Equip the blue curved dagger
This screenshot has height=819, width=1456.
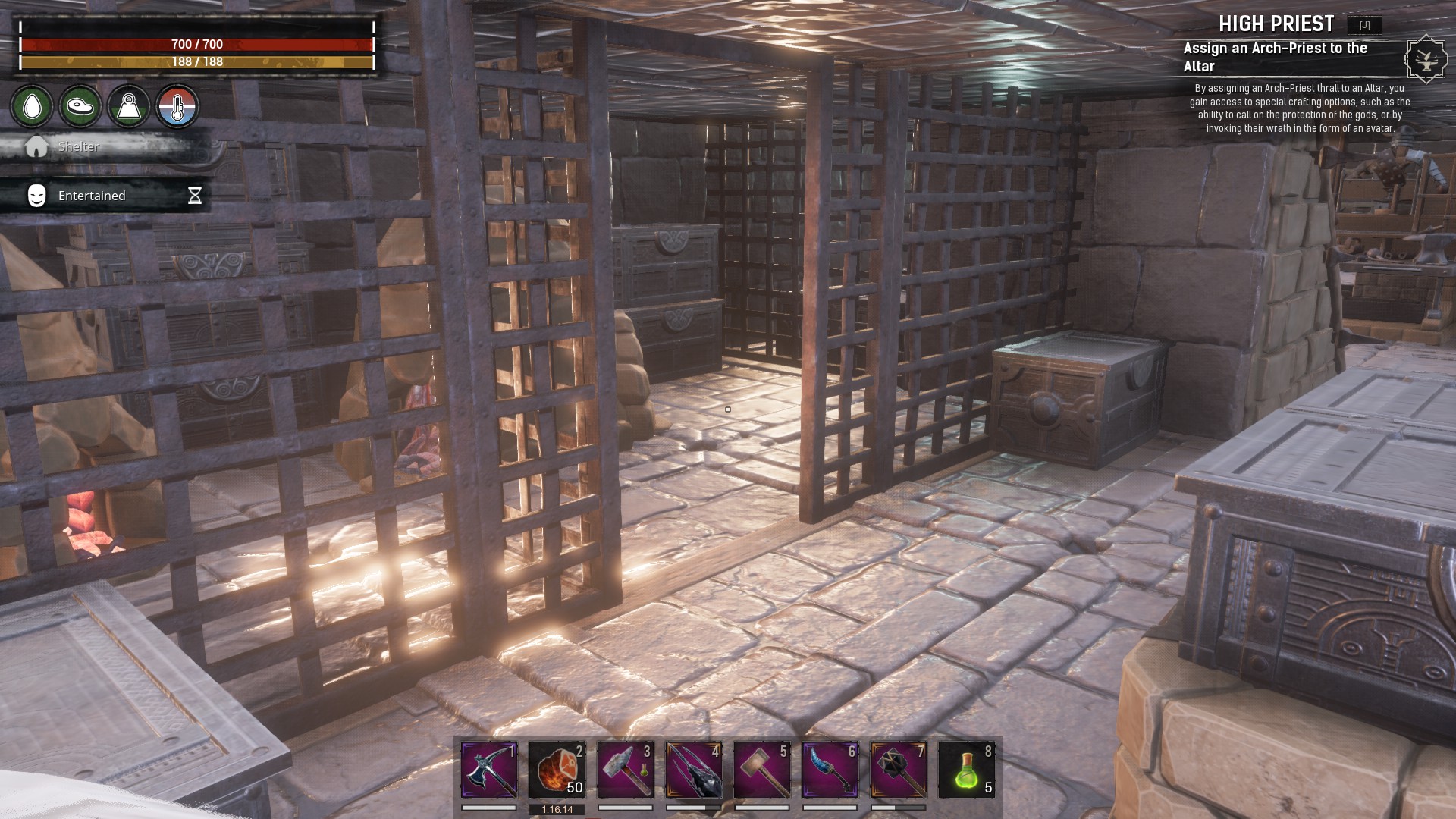point(830,770)
